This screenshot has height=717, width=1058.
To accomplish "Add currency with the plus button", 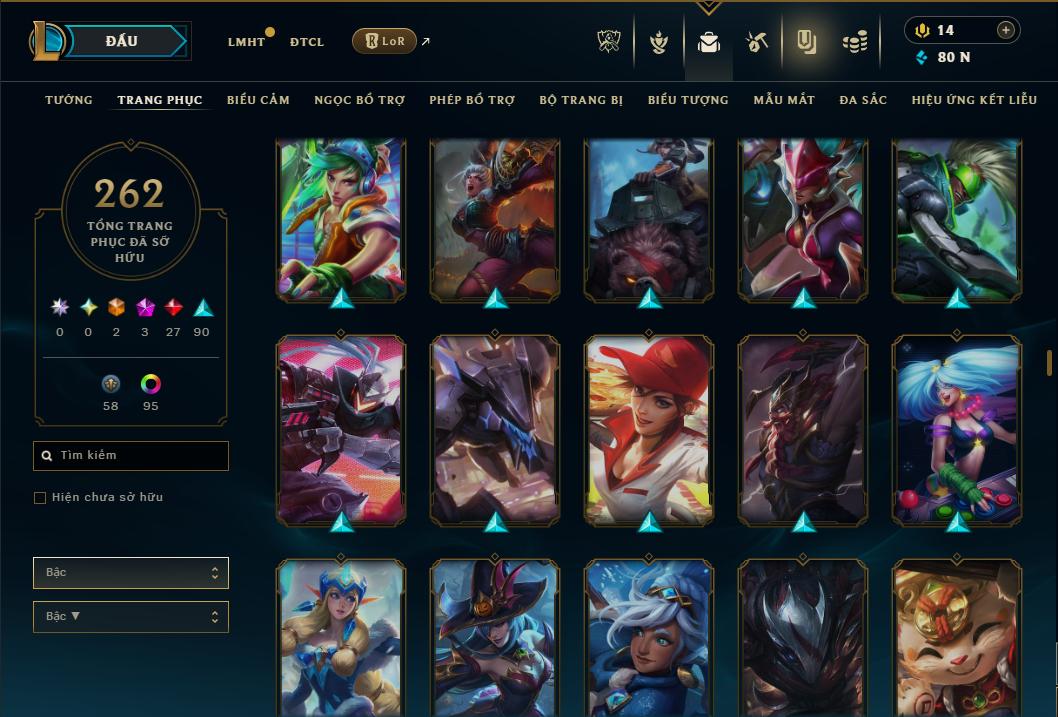I will click(x=1006, y=30).
